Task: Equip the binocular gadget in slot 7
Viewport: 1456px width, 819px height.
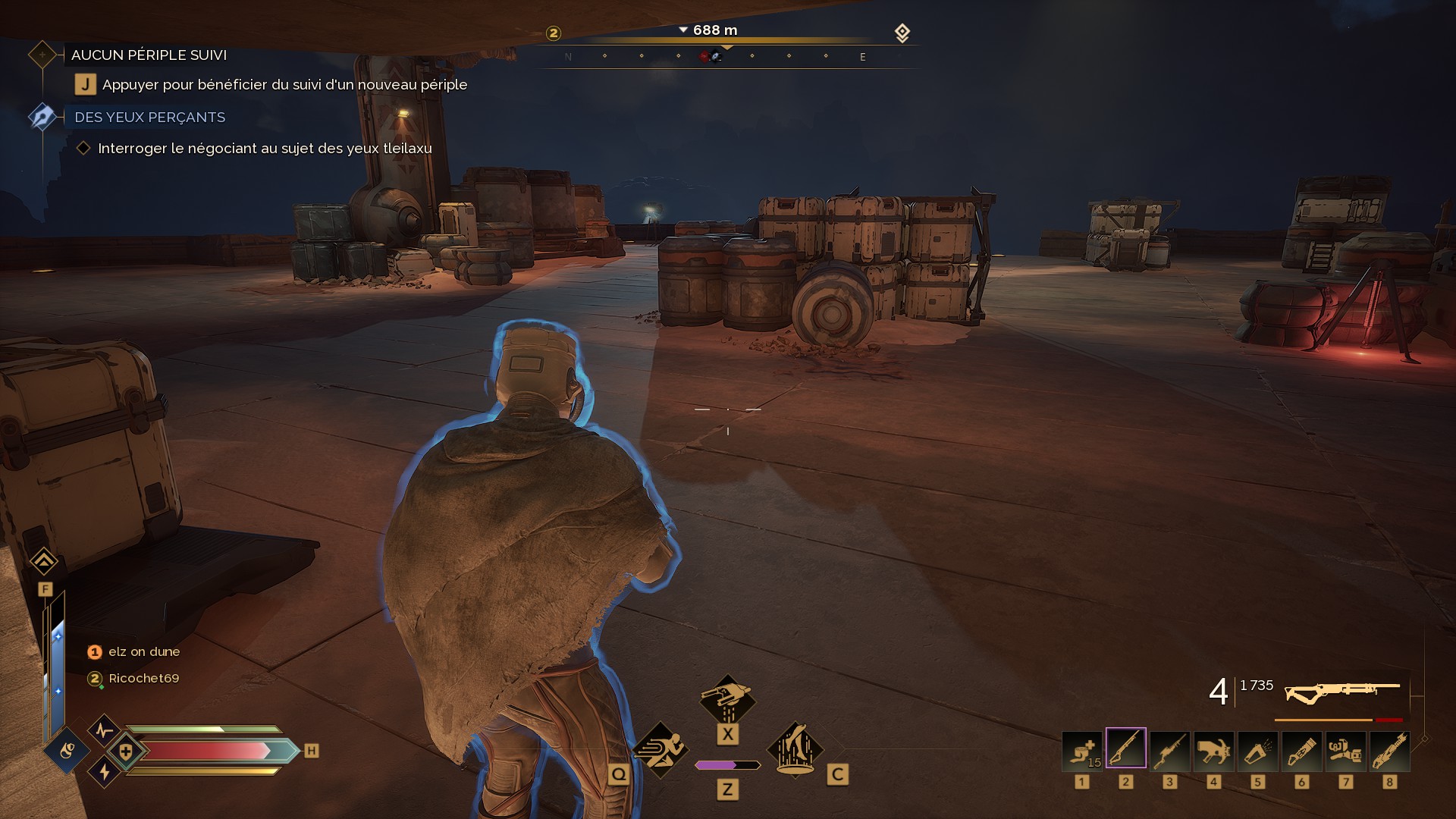Action: 1345,750
